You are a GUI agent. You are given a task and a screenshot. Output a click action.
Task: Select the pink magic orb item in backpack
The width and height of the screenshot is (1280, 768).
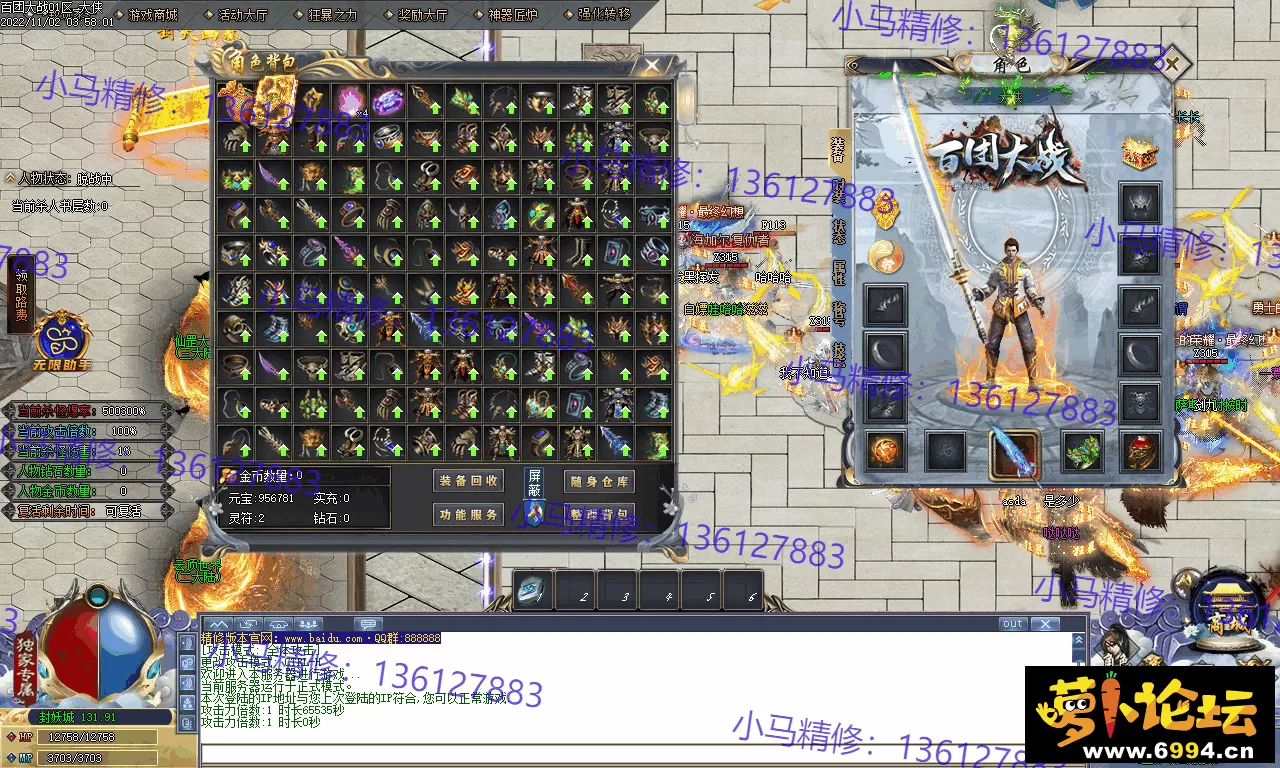pos(349,100)
